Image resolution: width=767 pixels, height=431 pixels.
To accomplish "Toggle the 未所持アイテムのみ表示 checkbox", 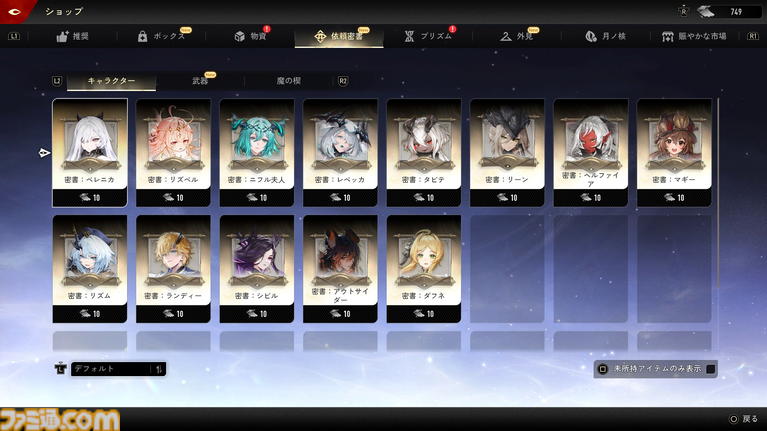I will point(711,368).
